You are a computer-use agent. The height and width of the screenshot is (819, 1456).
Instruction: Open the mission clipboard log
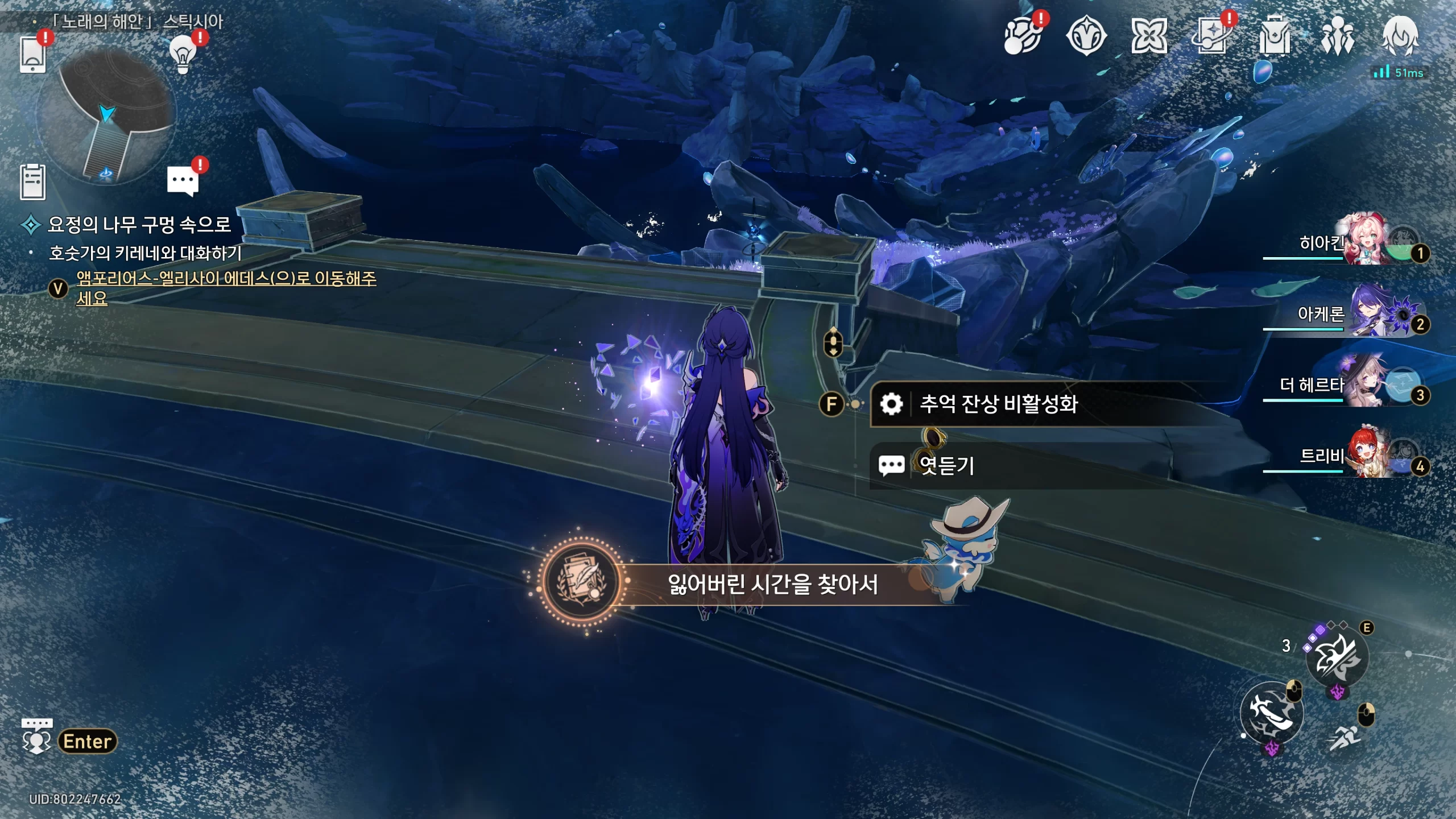32,182
